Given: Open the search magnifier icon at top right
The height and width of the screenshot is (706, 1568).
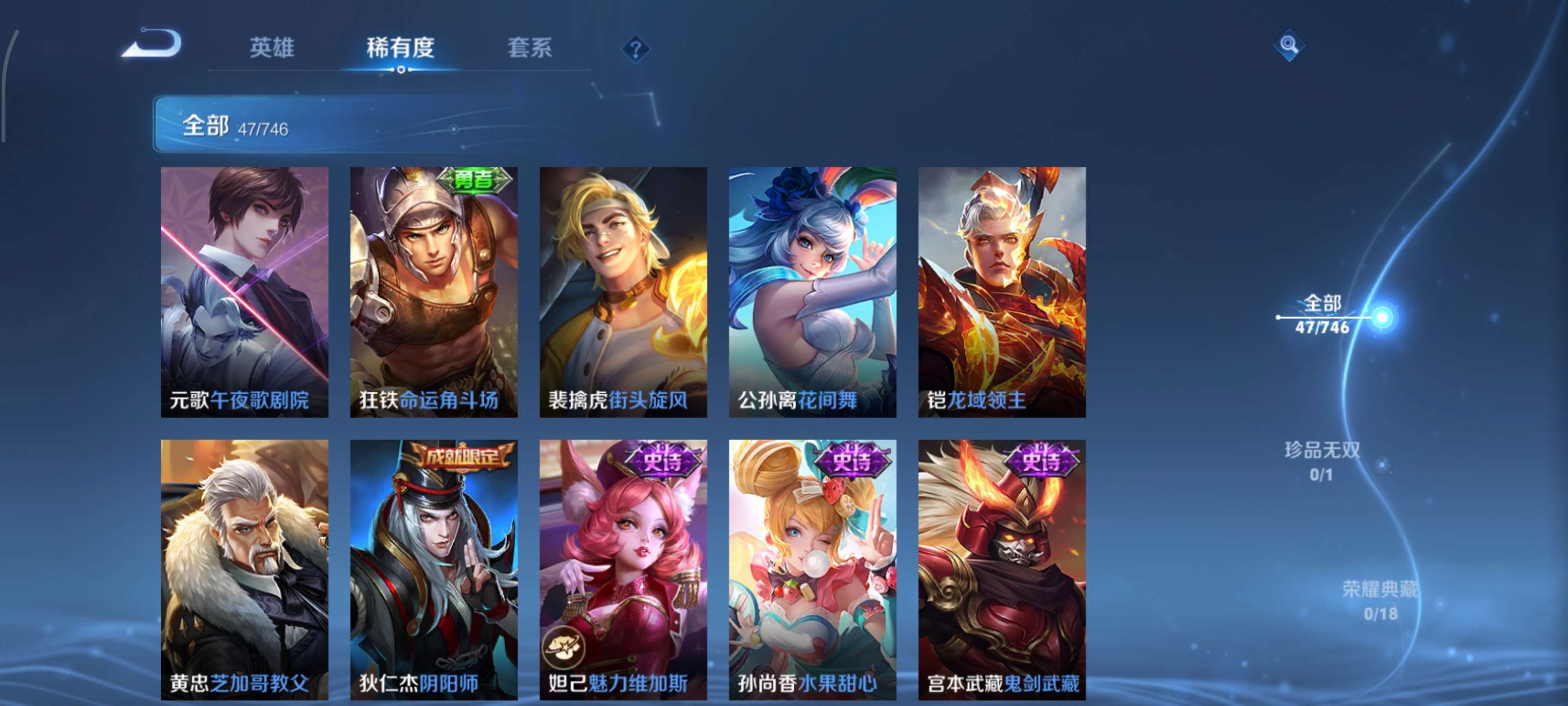Looking at the screenshot, I should click(1291, 45).
